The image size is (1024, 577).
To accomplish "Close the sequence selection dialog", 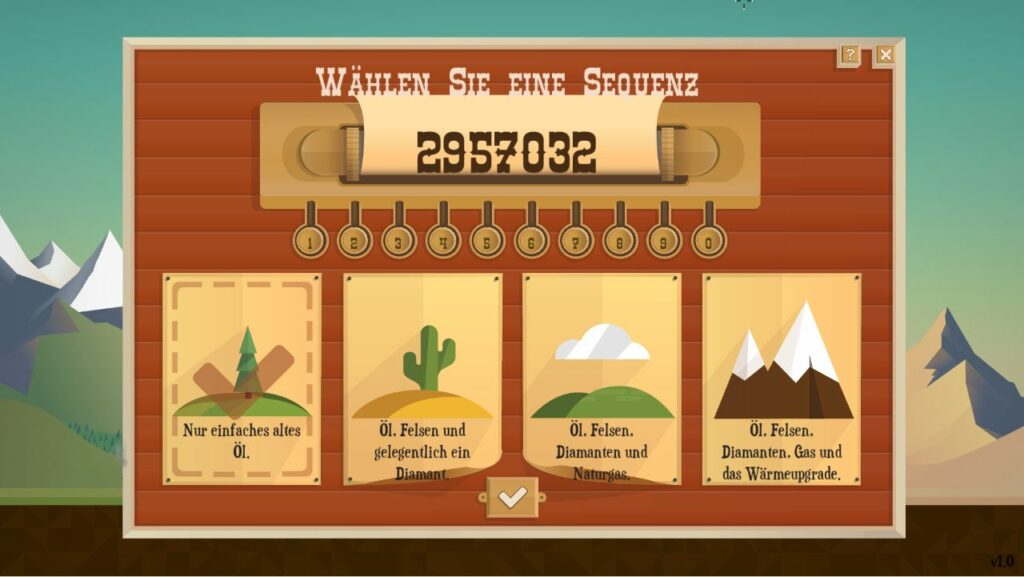I will pos(885,55).
